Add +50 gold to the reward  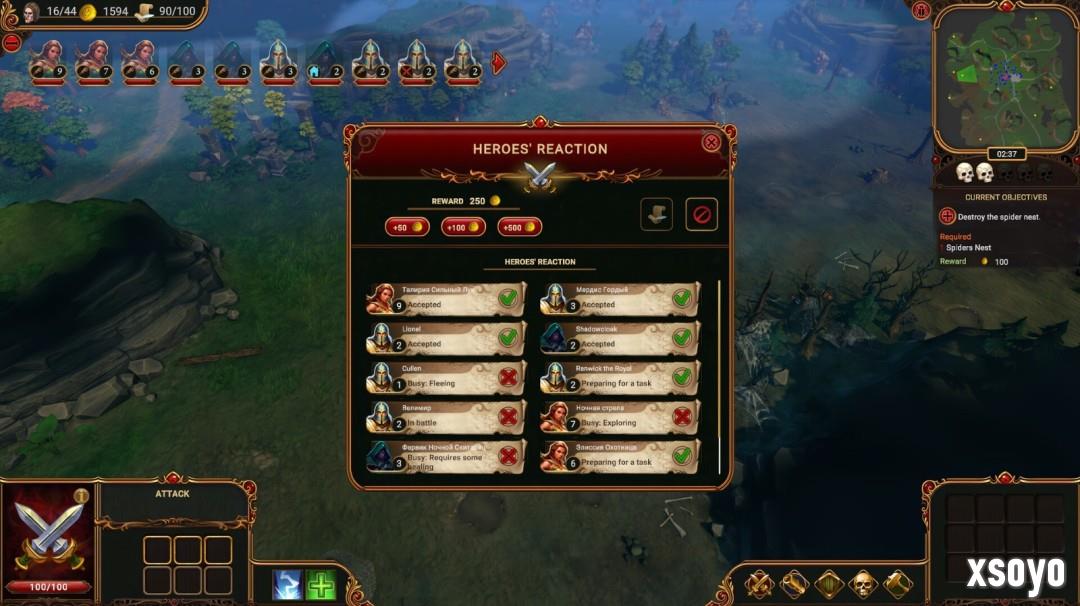[x=406, y=227]
